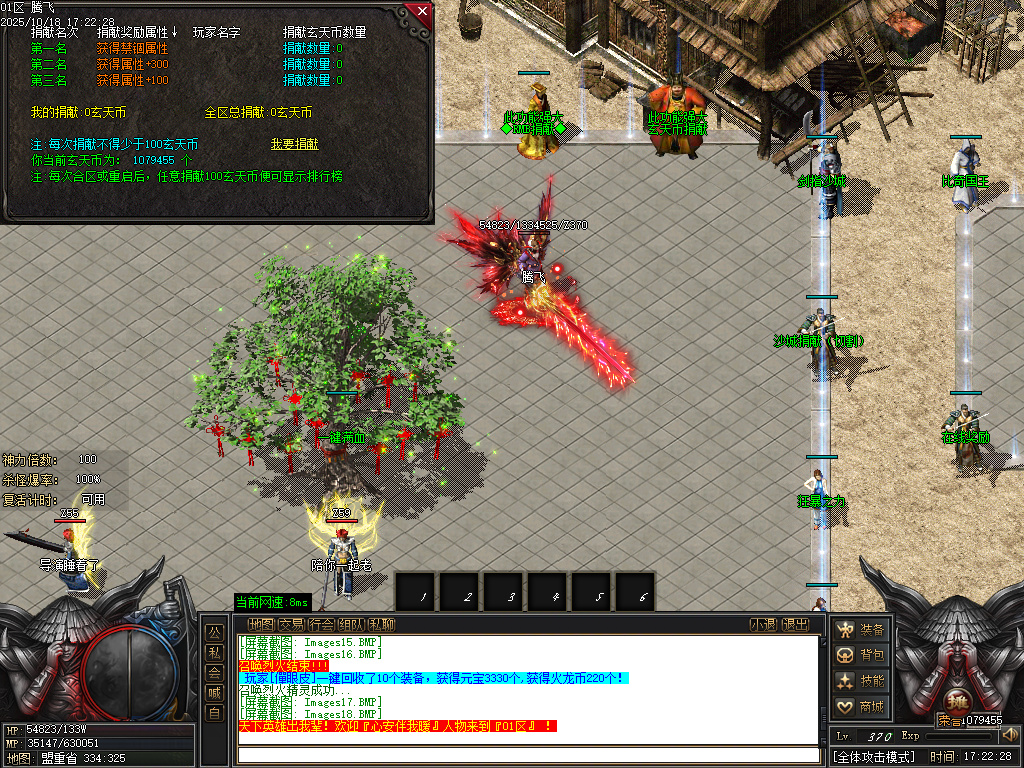Switch chat channel to 喊 shout
The image size is (1024, 768).
(x=214, y=693)
